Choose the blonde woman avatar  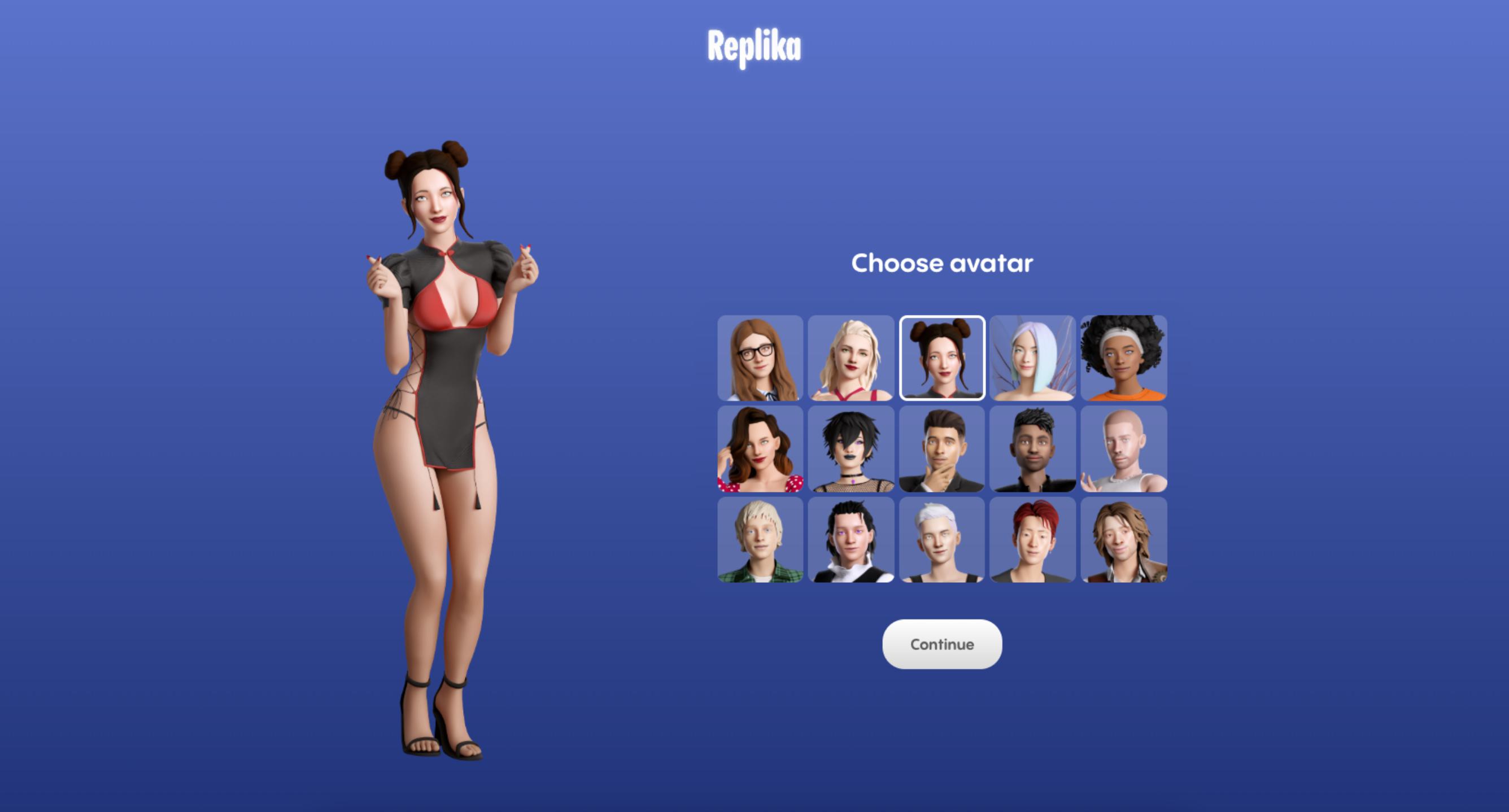851,359
